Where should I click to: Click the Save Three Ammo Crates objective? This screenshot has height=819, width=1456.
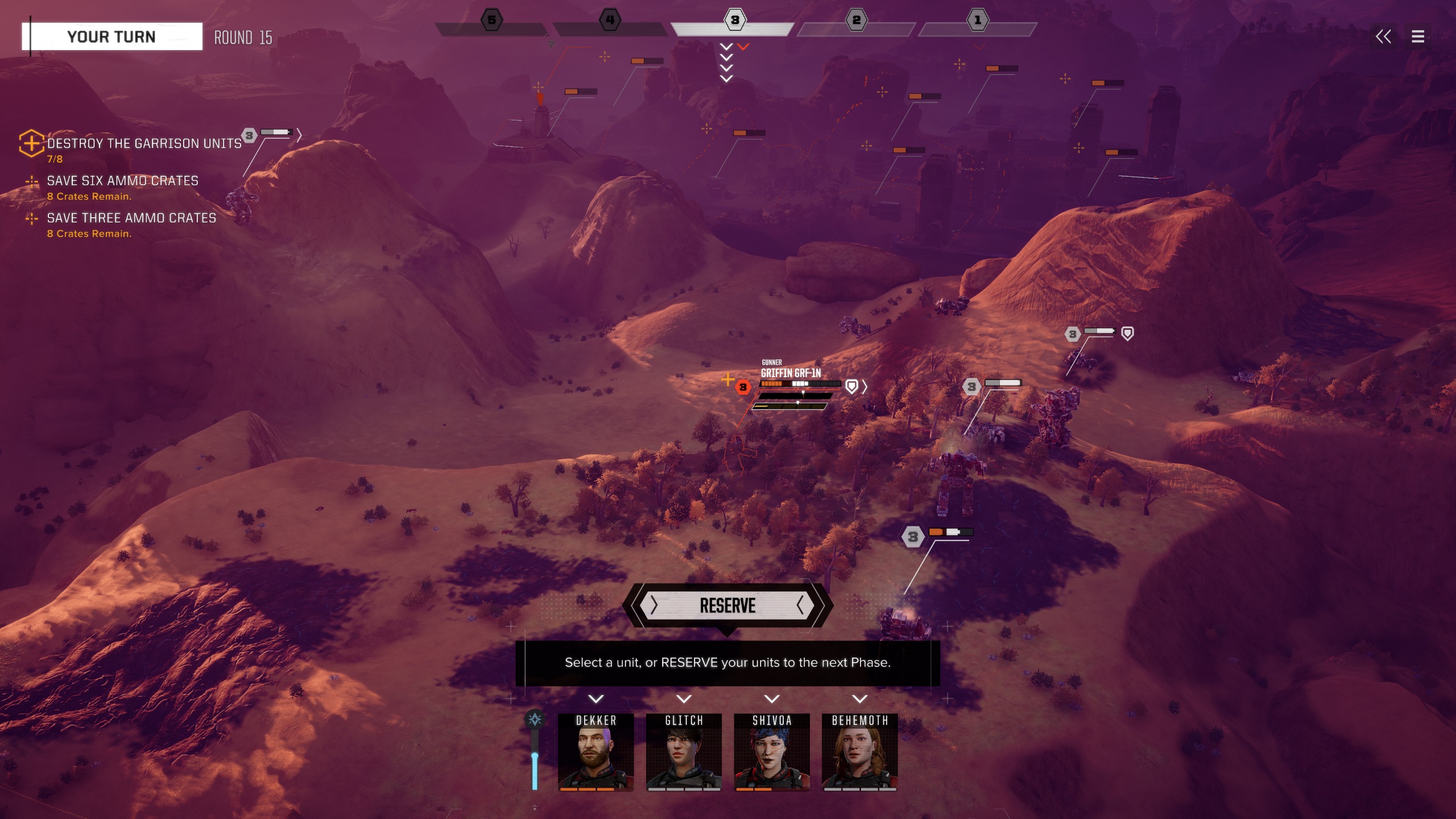pos(131,218)
